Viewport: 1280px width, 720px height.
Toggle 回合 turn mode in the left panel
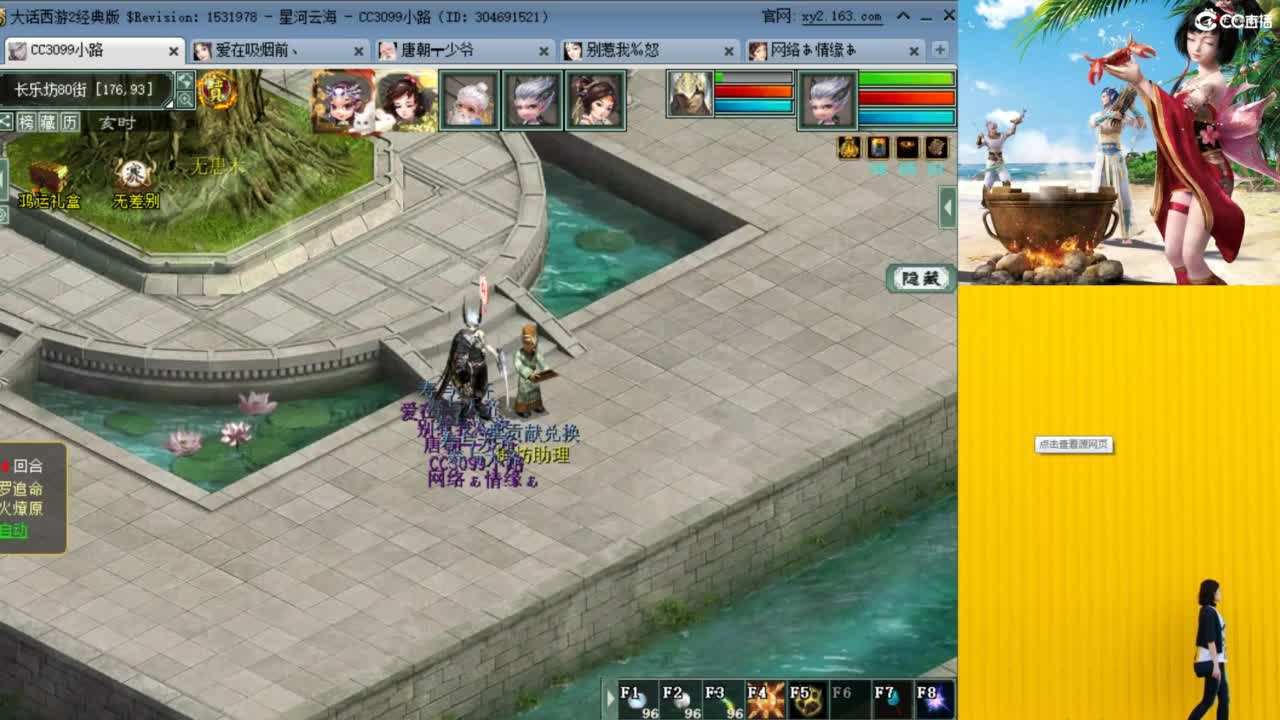28,465
